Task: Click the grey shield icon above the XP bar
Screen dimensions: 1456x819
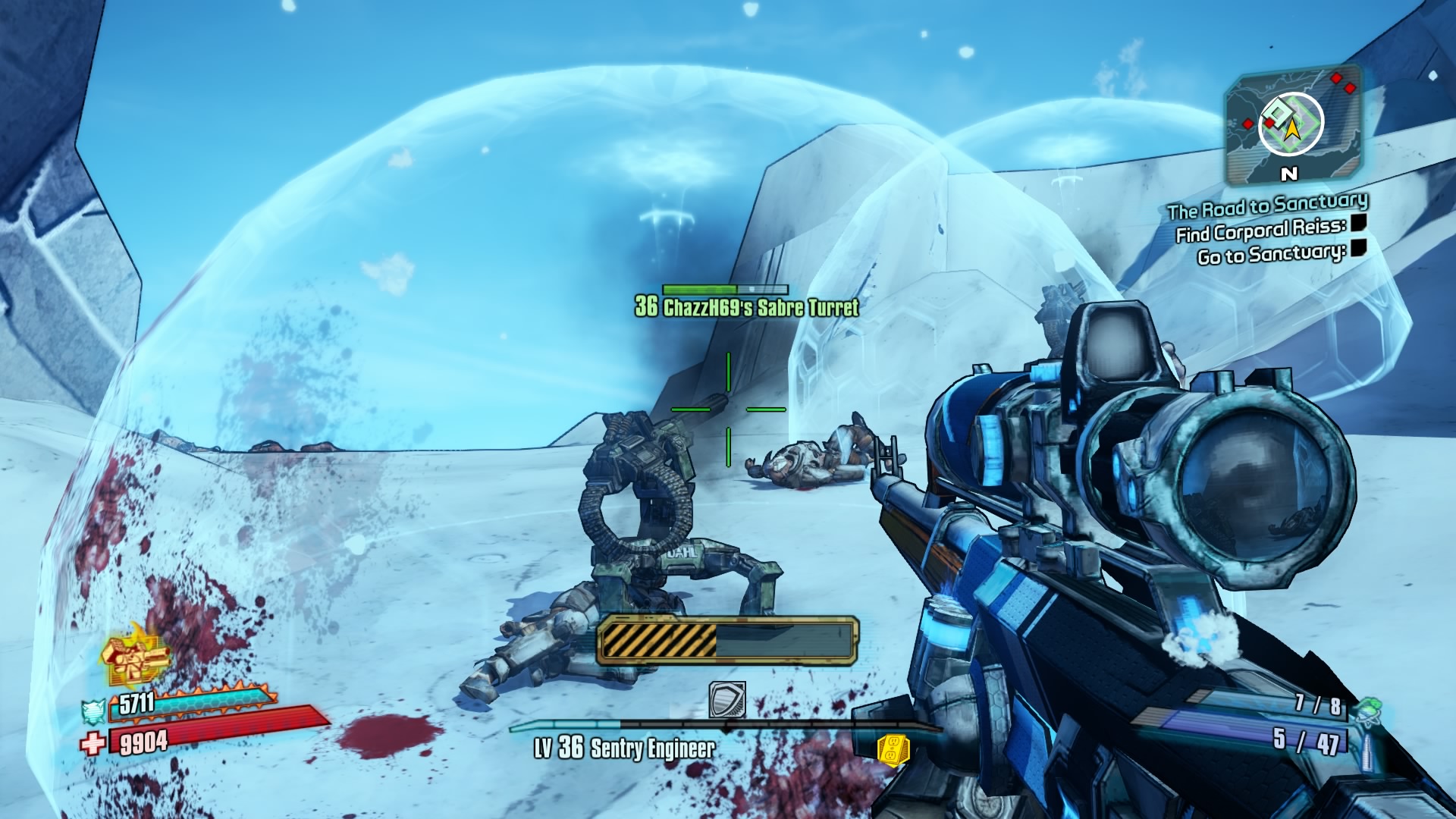Action: (x=726, y=699)
